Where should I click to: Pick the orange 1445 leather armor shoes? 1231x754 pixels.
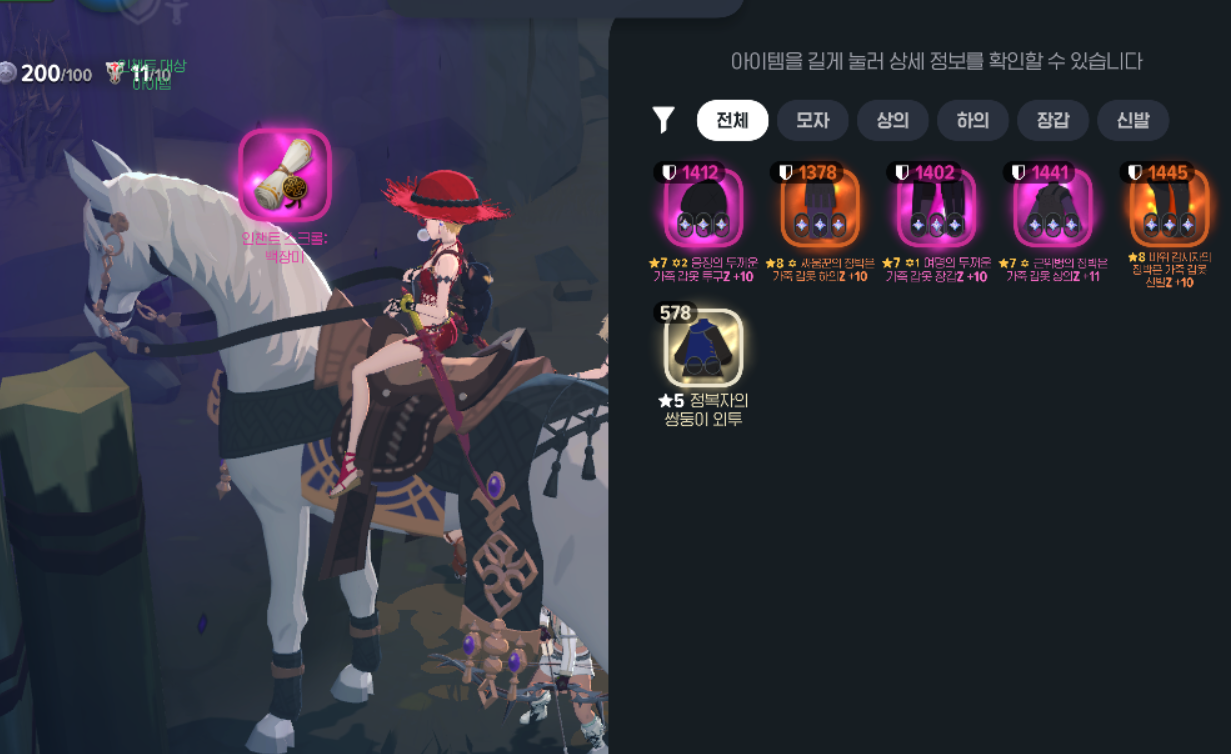pyautogui.click(x=1168, y=208)
